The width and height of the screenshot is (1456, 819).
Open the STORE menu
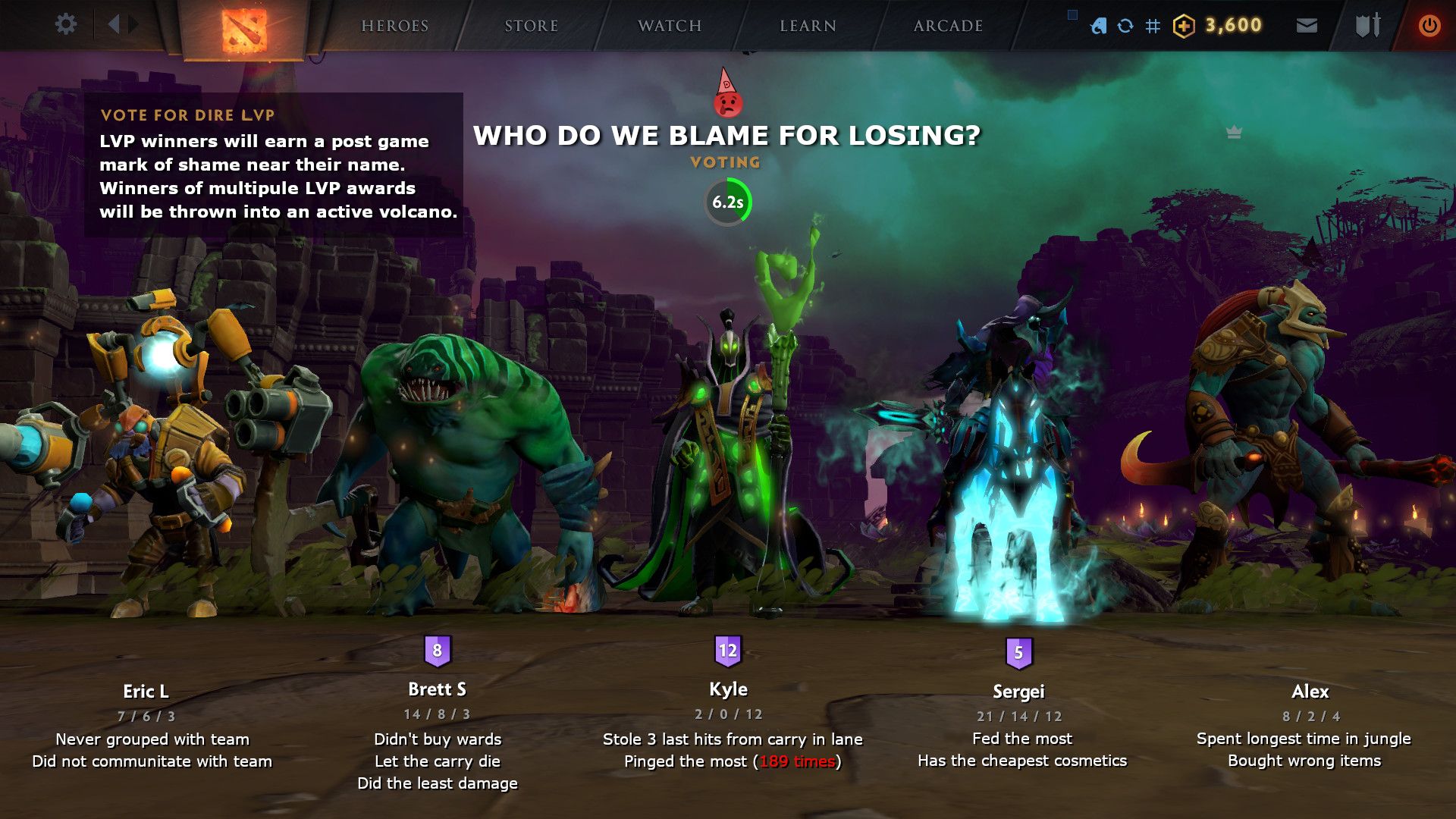click(530, 25)
